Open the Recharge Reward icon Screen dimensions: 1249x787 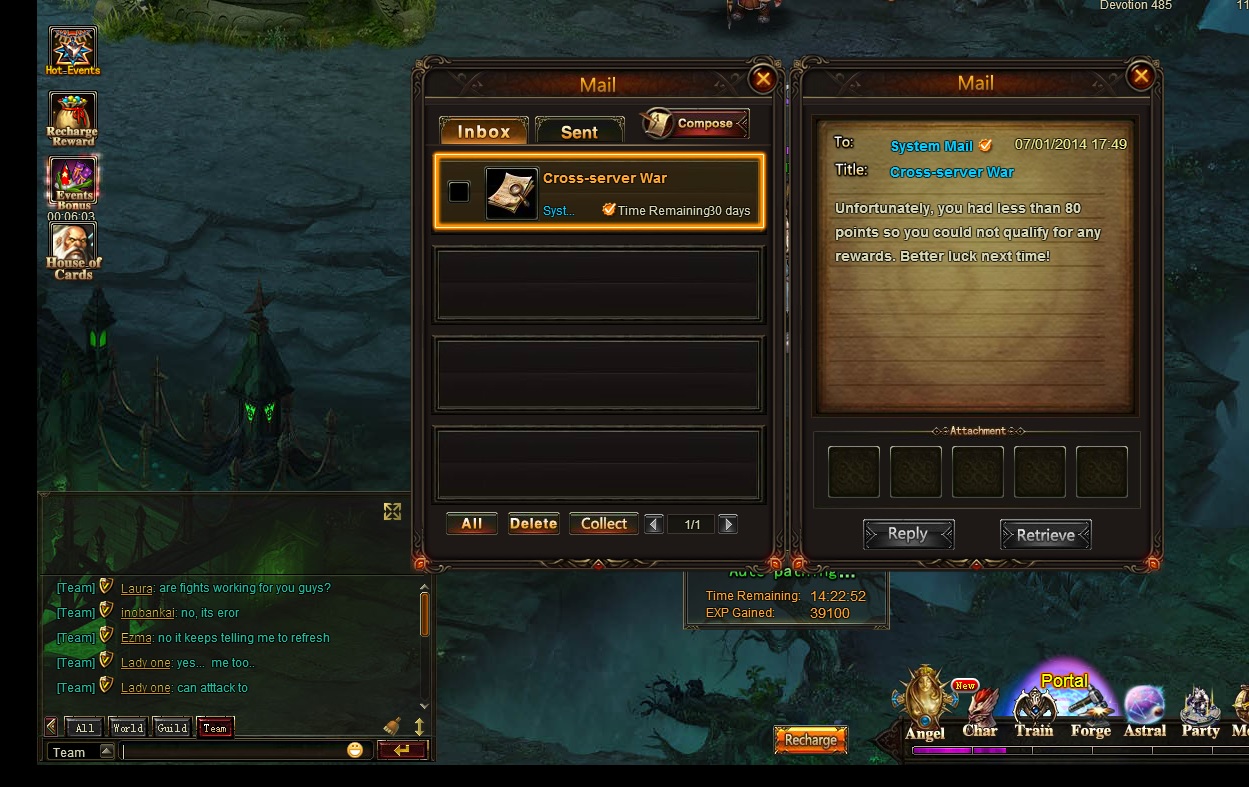pyautogui.click(x=72, y=118)
